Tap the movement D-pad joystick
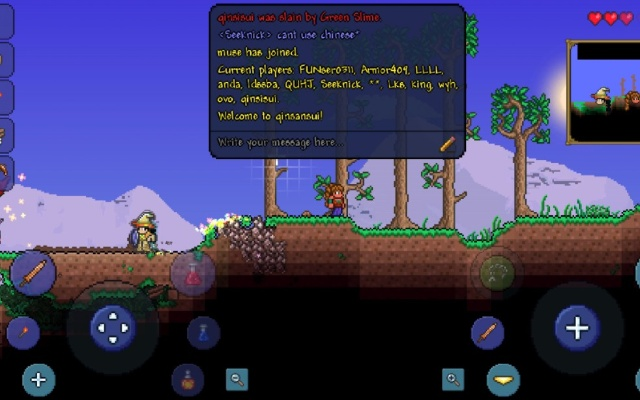This screenshot has width=640, height=400. click(x=113, y=326)
